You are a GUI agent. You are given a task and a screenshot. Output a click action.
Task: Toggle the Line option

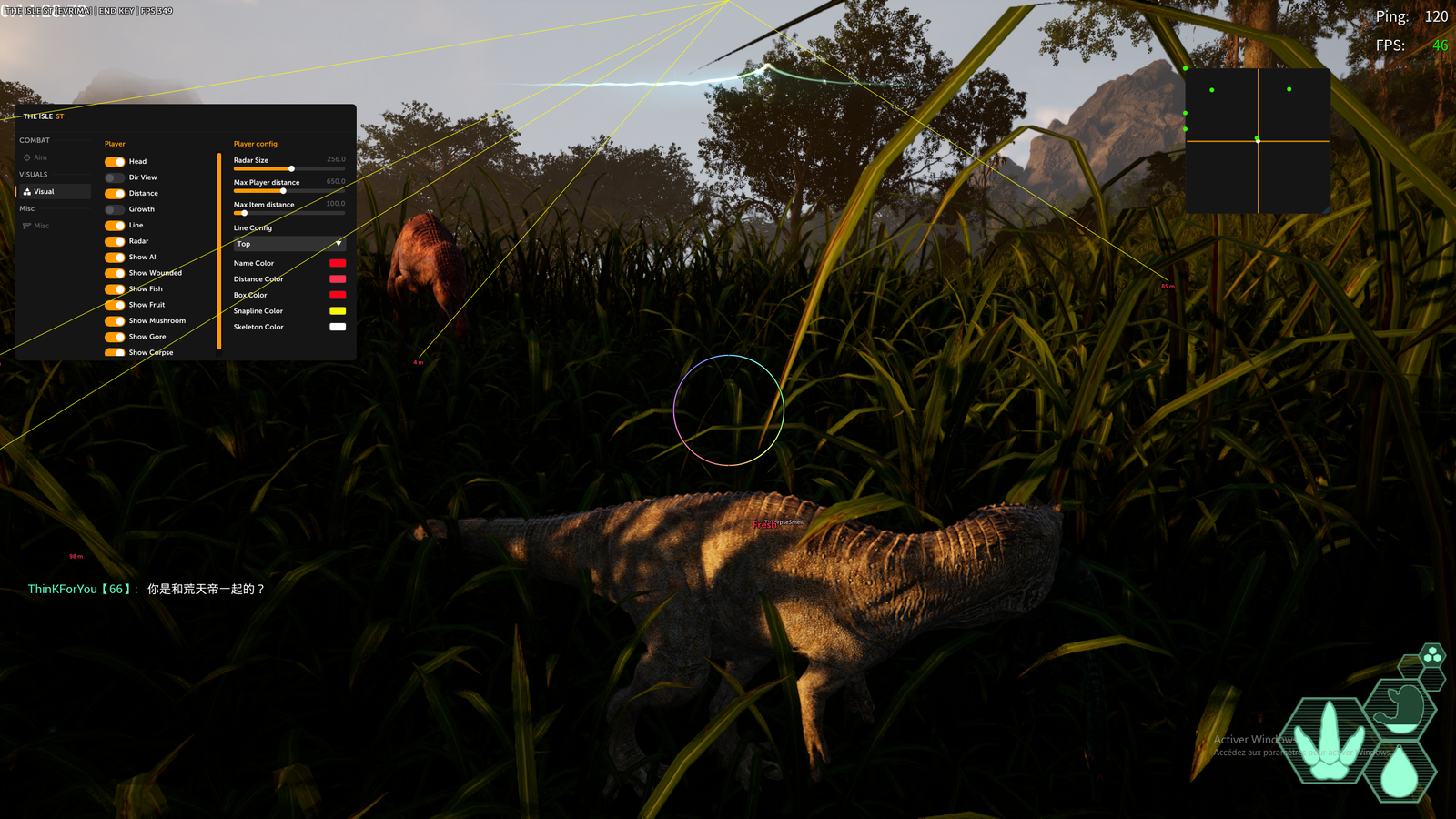115,226
